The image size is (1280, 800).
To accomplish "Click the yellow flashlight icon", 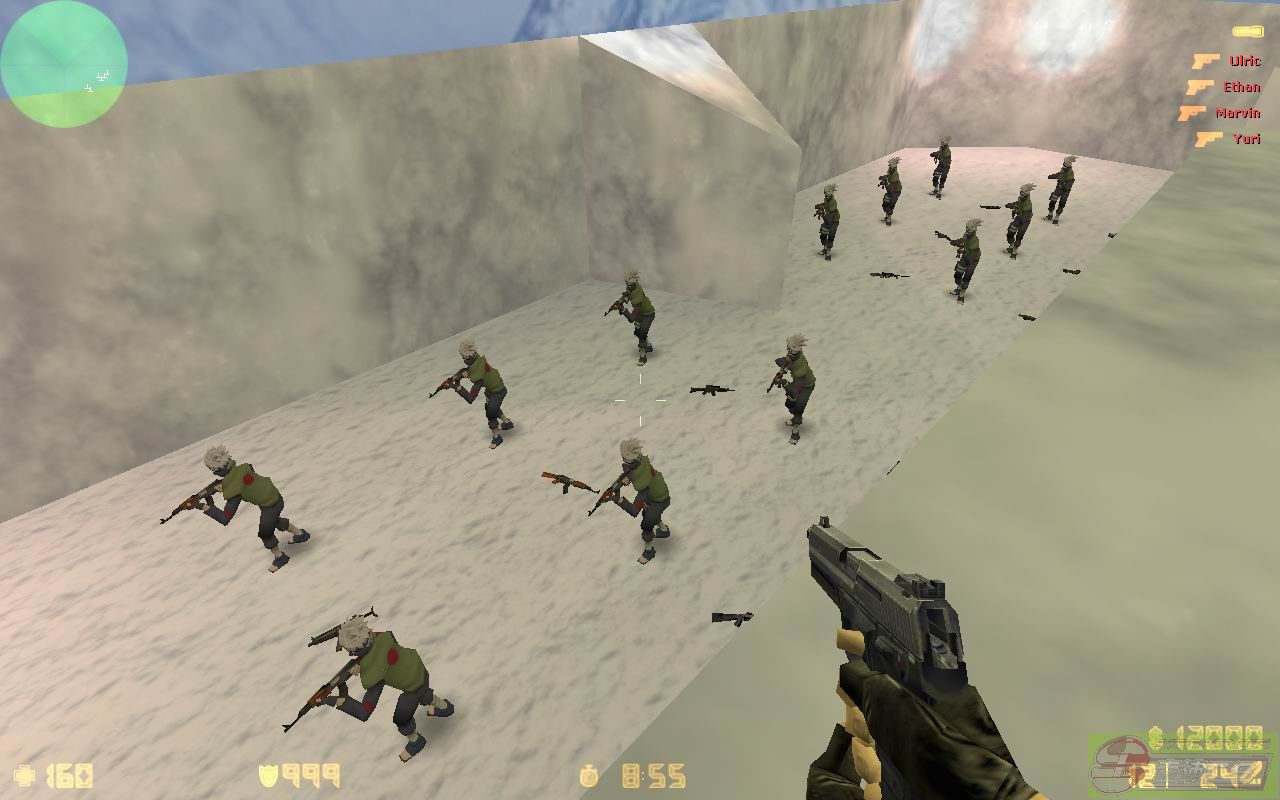I will pyautogui.click(x=1247, y=32).
